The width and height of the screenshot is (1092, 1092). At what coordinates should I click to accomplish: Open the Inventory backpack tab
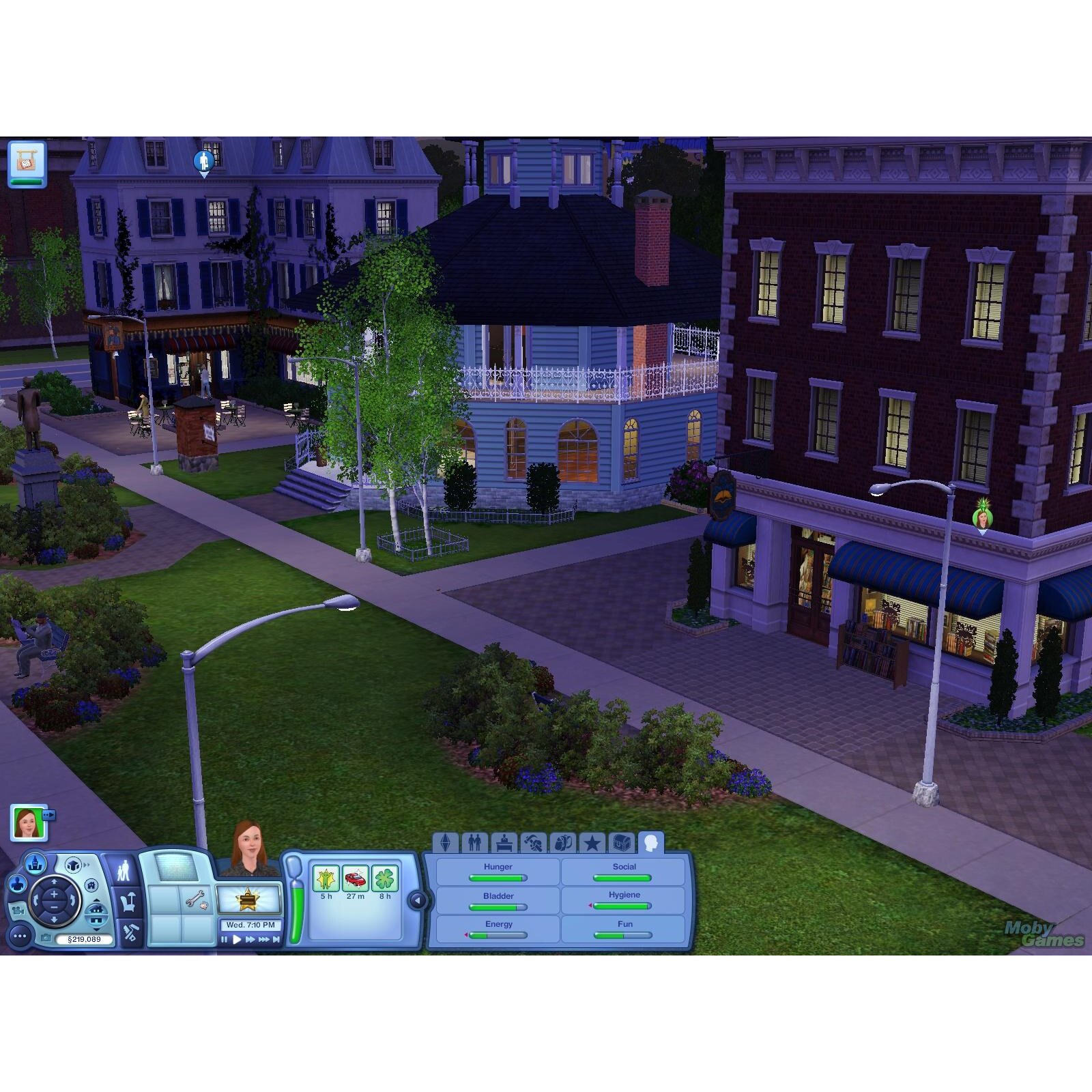click(562, 842)
